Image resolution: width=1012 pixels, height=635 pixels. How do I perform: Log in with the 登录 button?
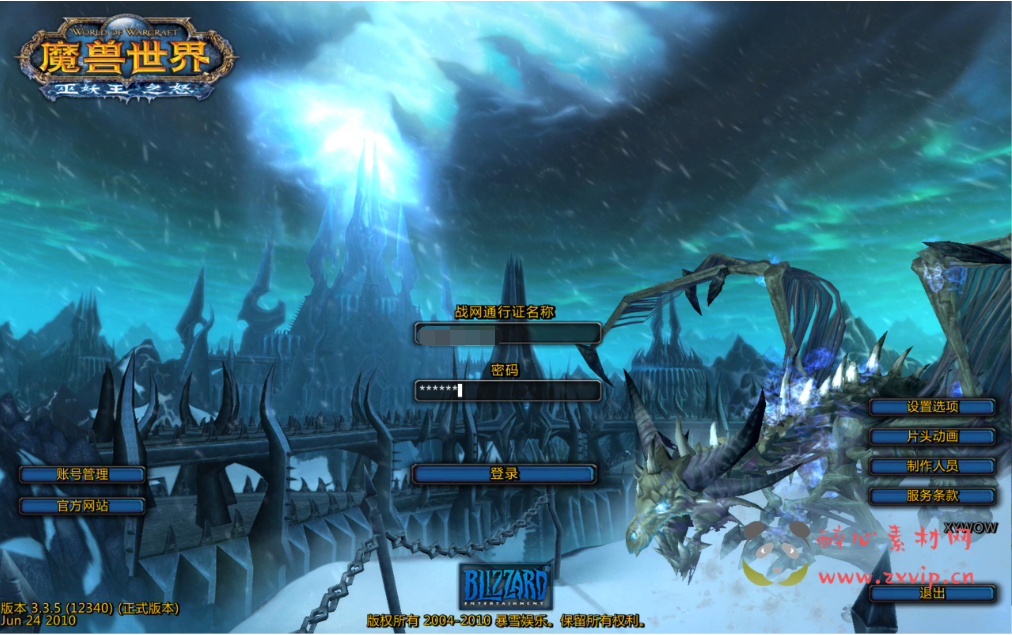(x=504, y=474)
